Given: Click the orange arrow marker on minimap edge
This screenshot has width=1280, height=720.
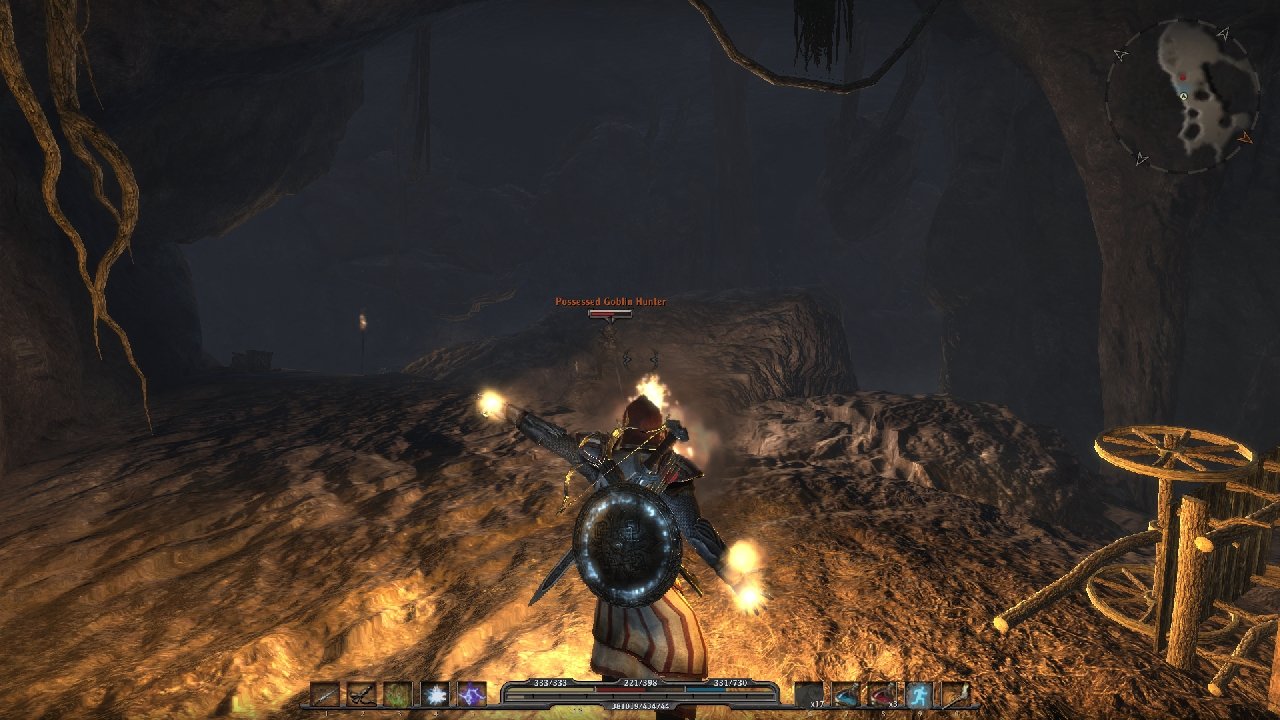Looking at the screenshot, I should coord(1245,137).
